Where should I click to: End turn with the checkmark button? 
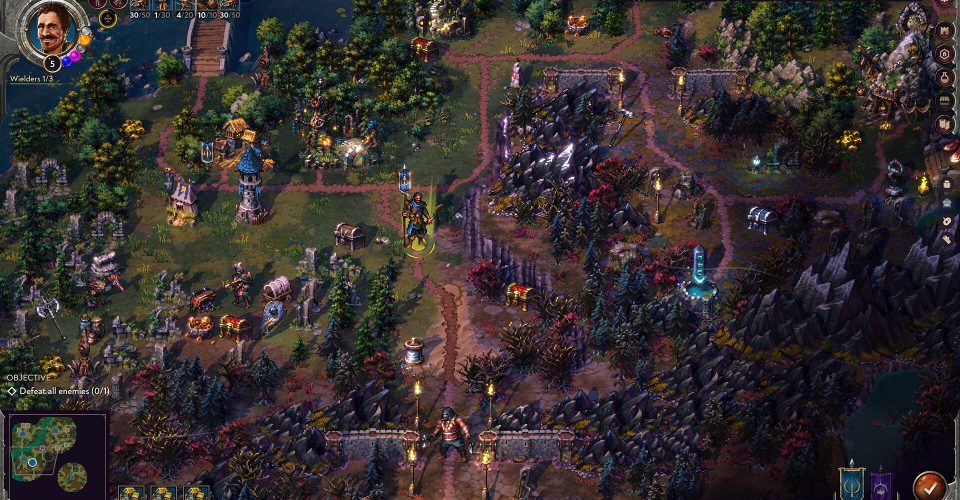(x=929, y=485)
